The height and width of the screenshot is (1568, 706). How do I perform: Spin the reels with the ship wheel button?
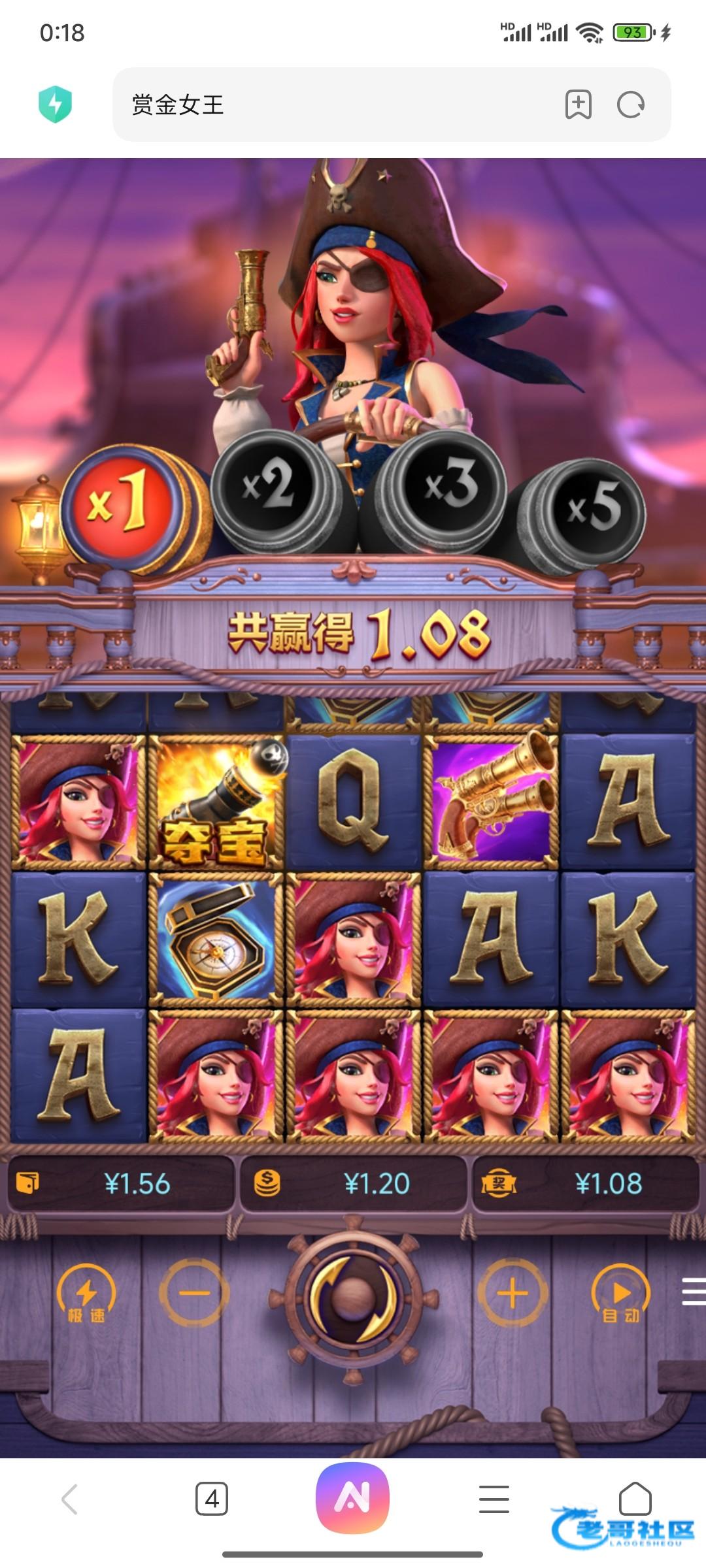[353, 1296]
